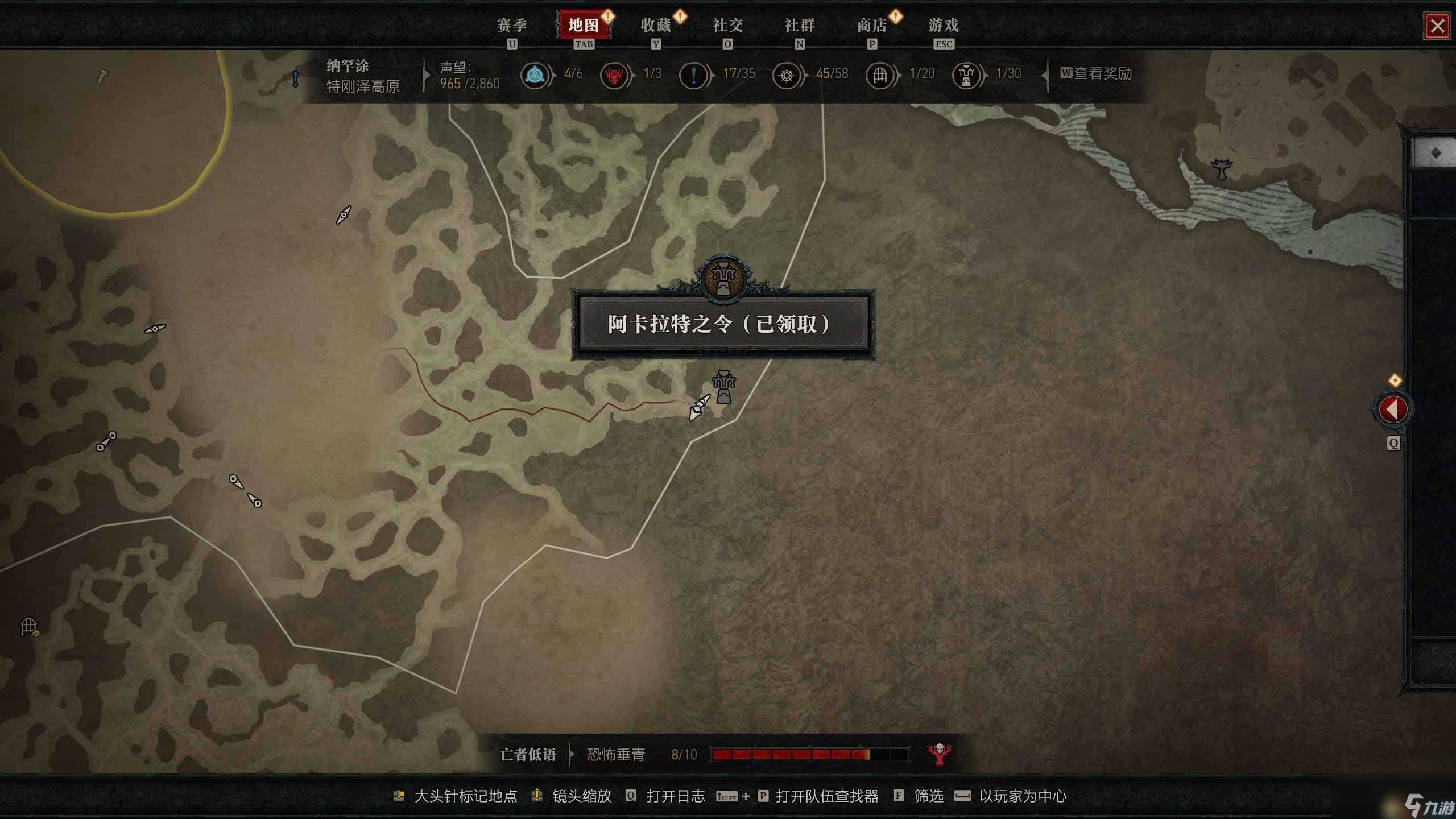The image size is (1456, 819).
Task: Select the horned demon marker on the map
Action: pos(1221,169)
